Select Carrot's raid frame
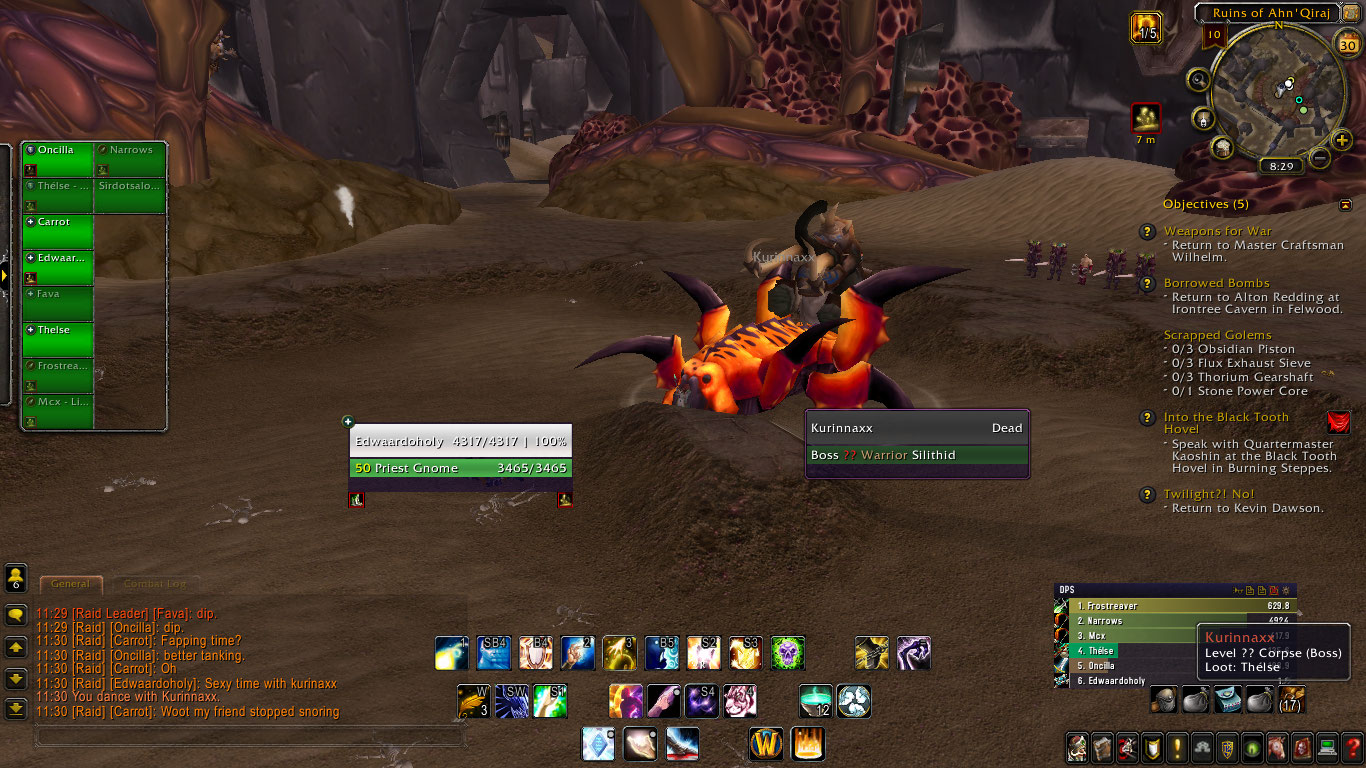The image size is (1366, 768). point(58,232)
